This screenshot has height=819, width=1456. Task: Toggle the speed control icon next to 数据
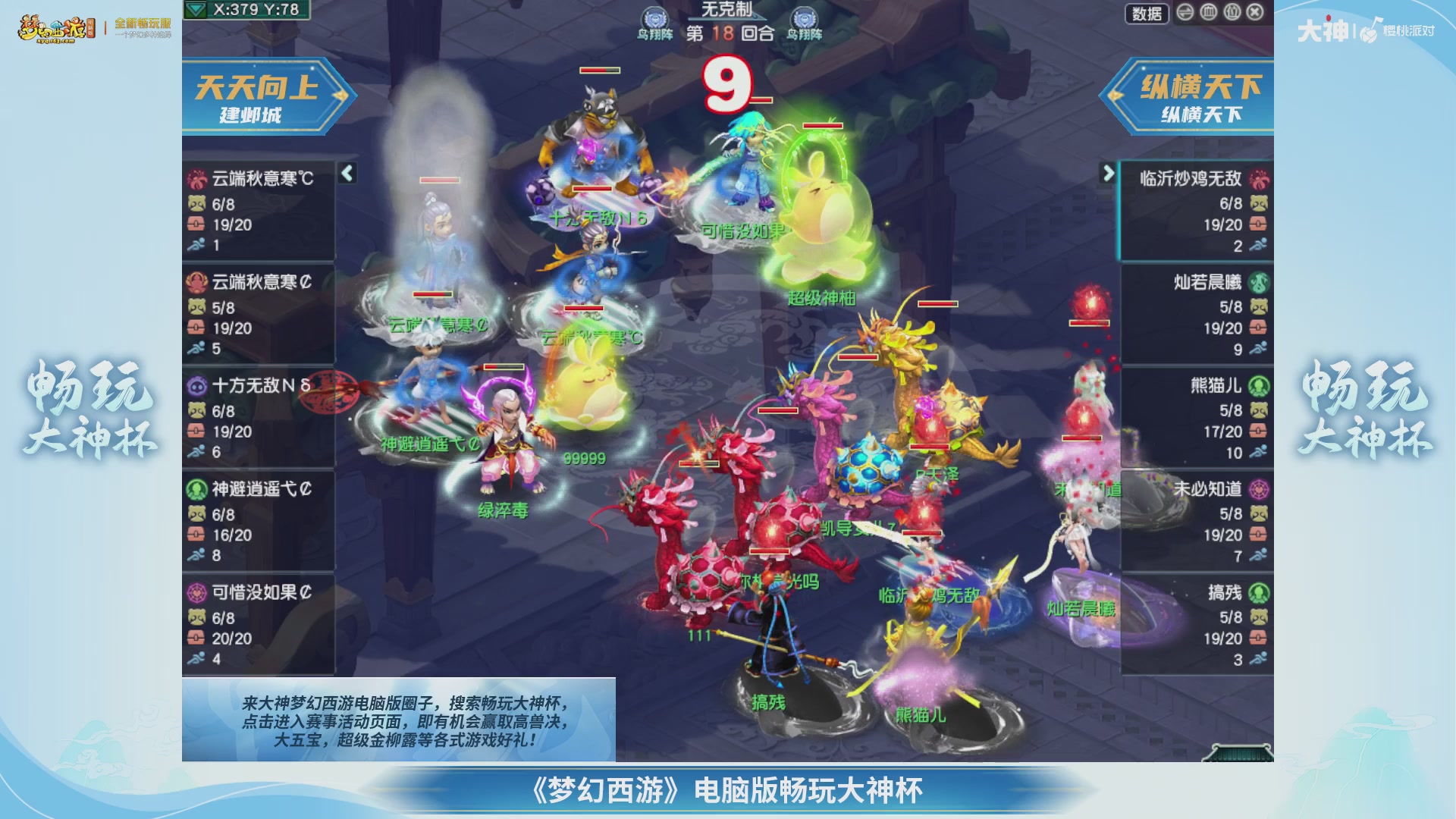(1184, 13)
